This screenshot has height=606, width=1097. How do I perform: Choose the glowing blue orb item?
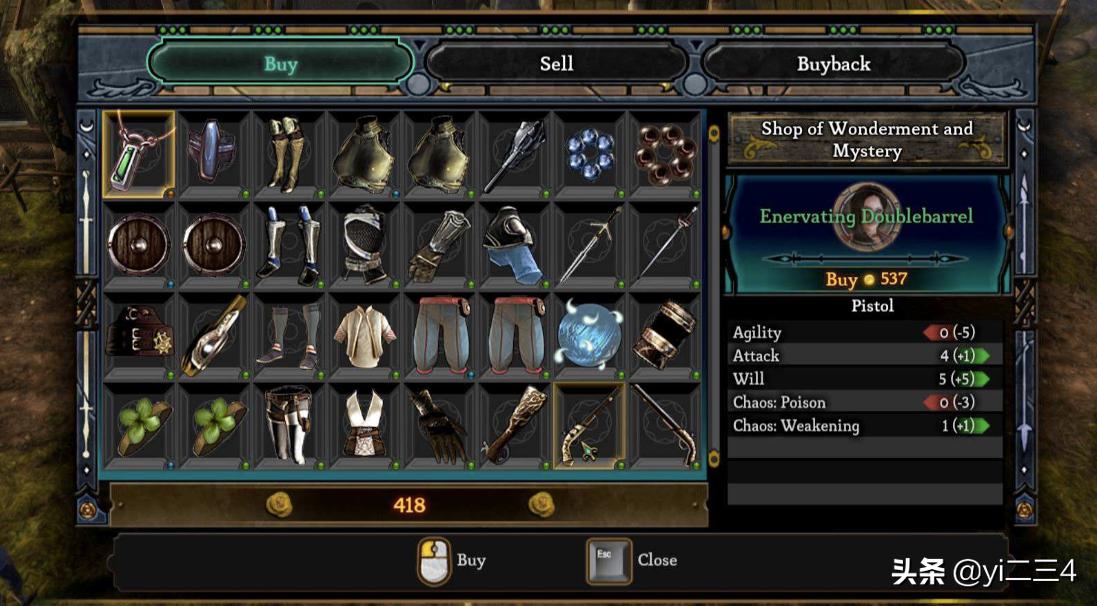coord(590,333)
